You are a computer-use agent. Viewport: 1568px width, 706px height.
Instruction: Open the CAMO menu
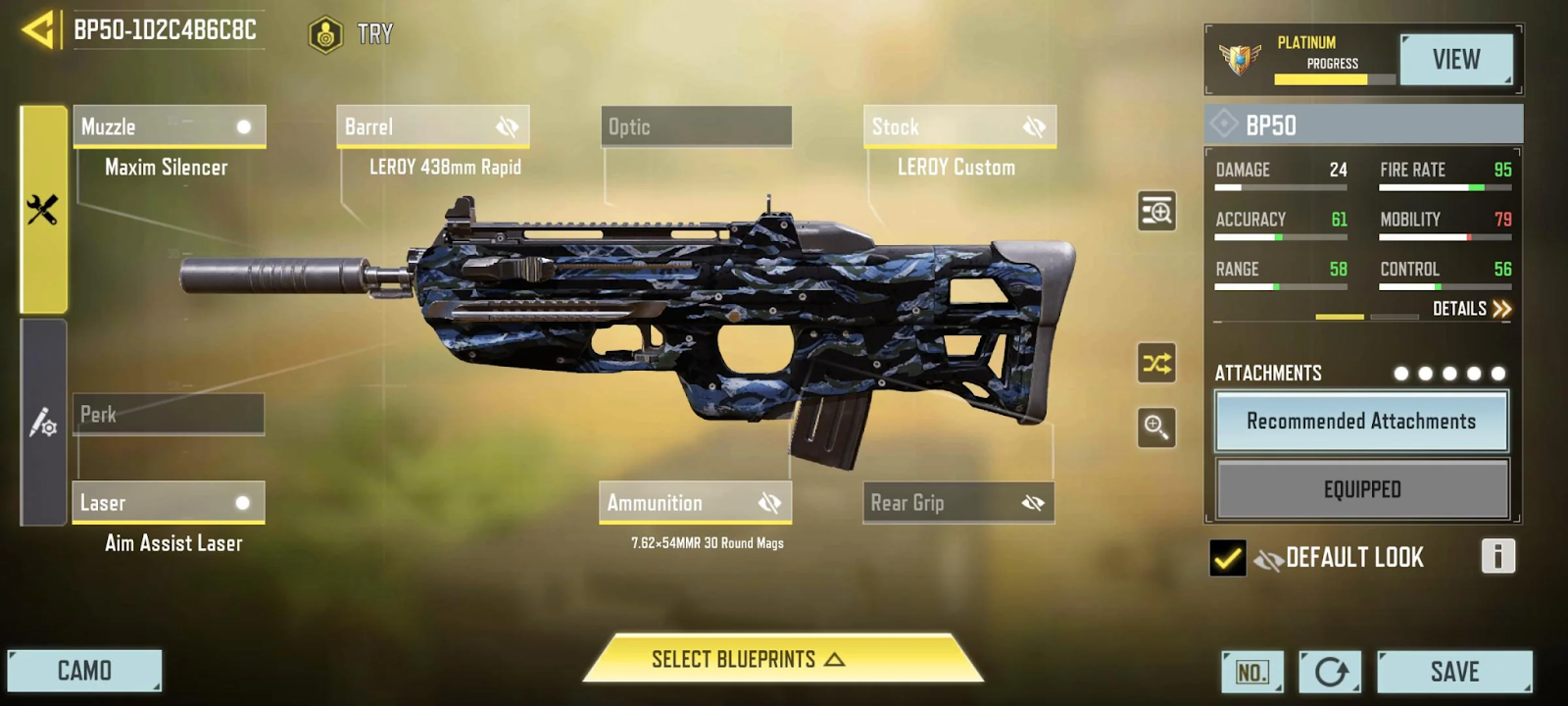tap(84, 671)
